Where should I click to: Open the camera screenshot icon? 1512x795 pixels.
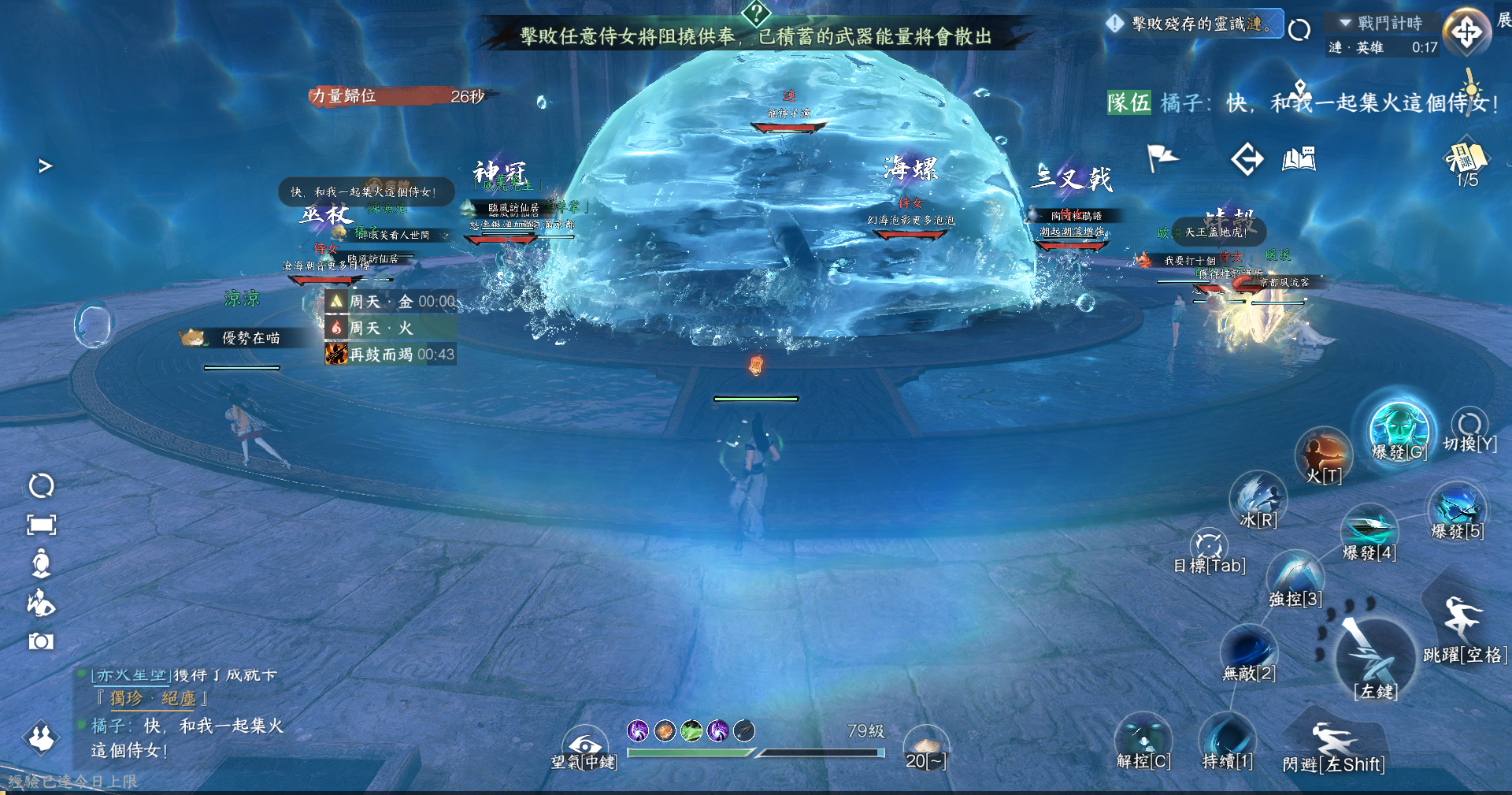41,641
